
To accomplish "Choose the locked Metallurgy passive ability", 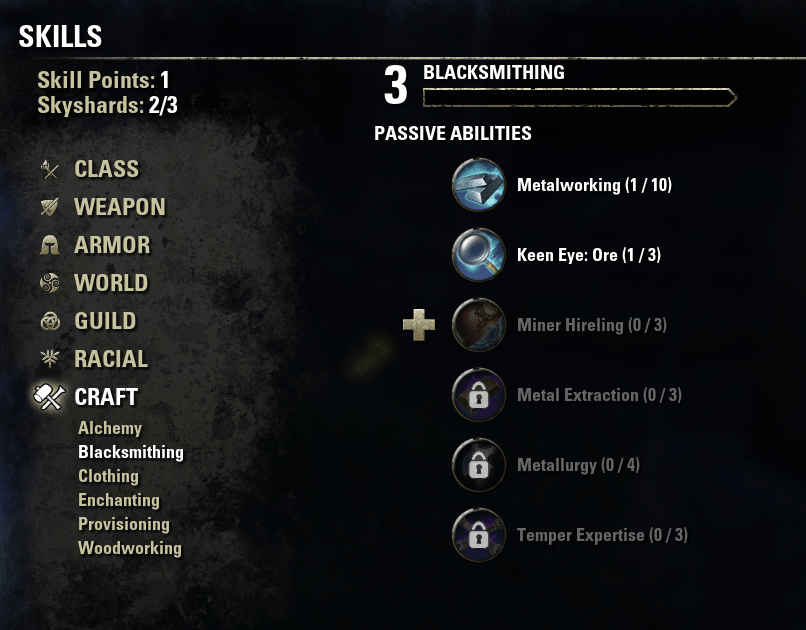I will (478, 465).
